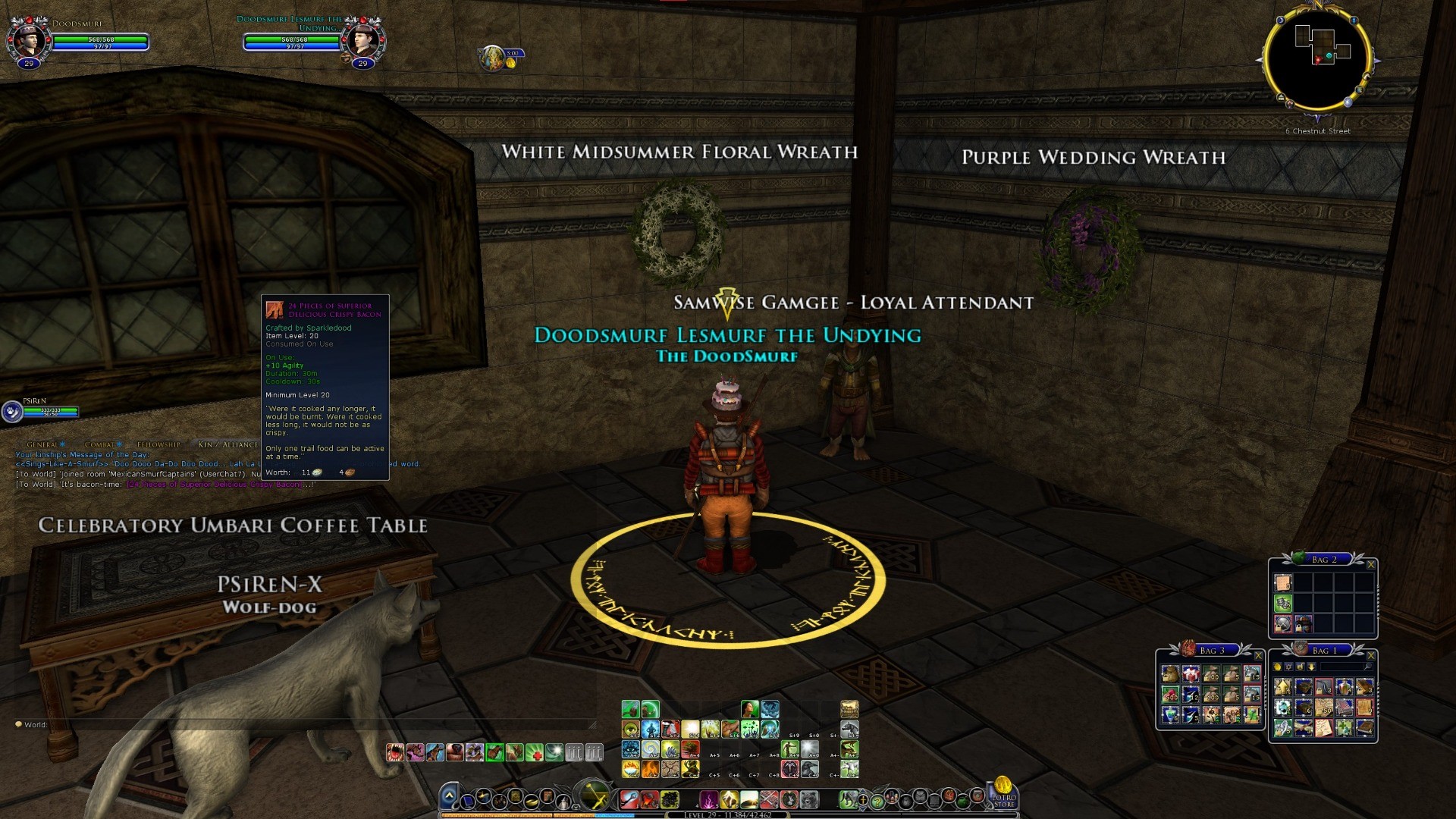Close the Bag 1 window
This screenshot has width=1456, height=819.
[x=1370, y=655]
